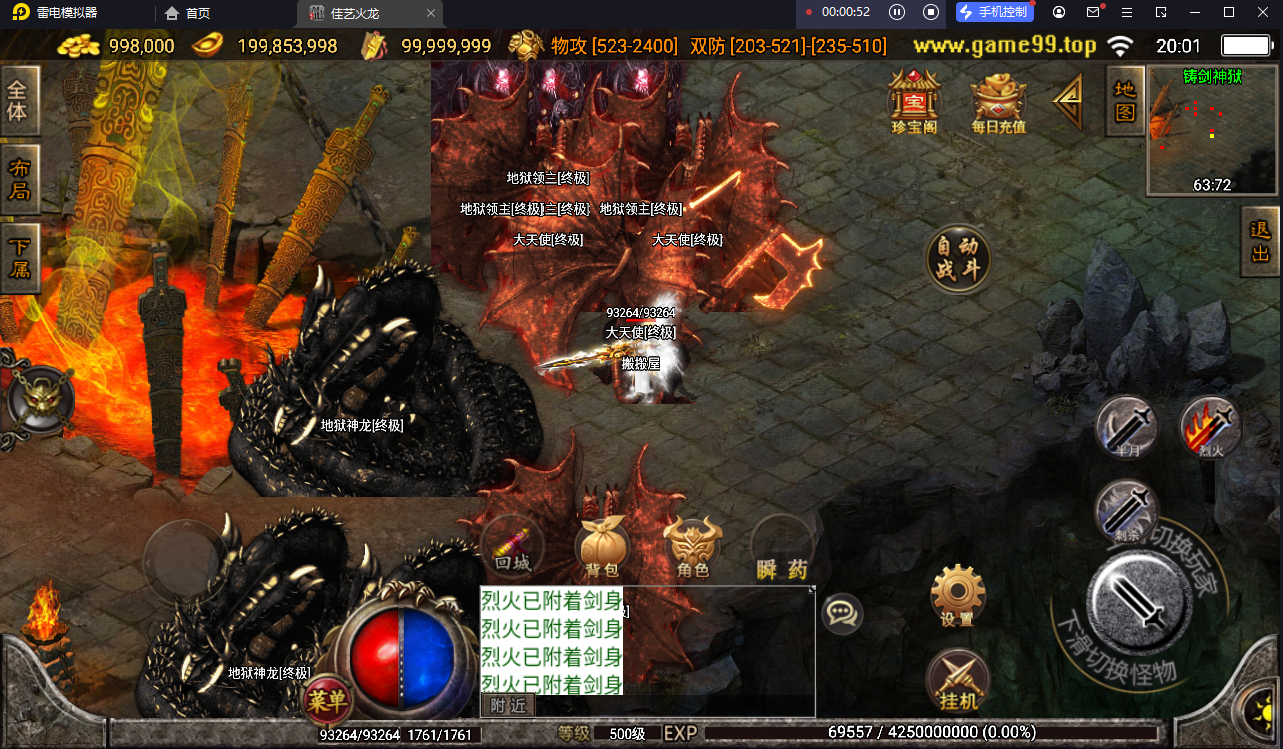Open the 下属 subordinates tab

coord(19,257)
